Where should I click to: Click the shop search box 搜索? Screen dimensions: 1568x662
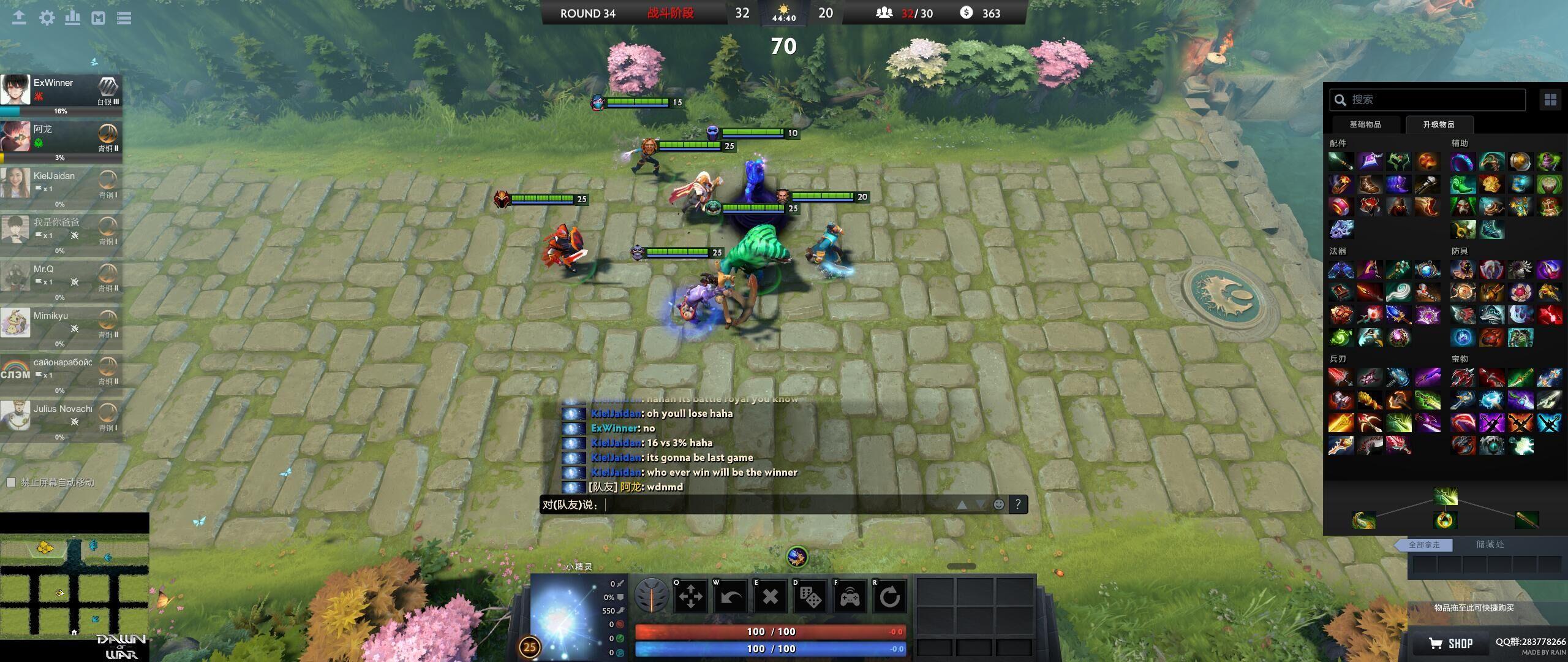1427,100
